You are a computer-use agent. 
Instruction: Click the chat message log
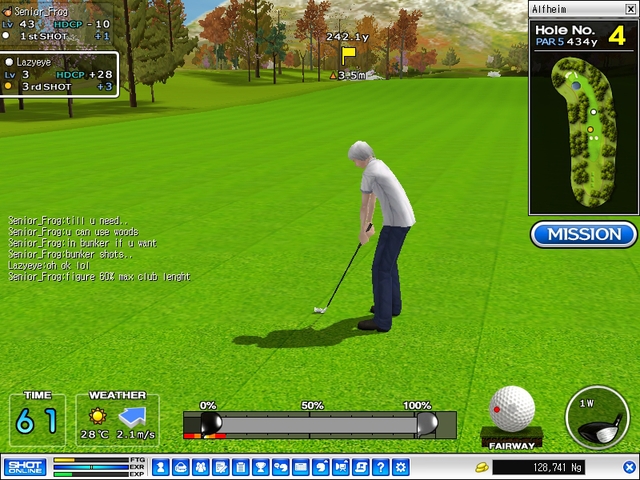click(x=98, y=248)
